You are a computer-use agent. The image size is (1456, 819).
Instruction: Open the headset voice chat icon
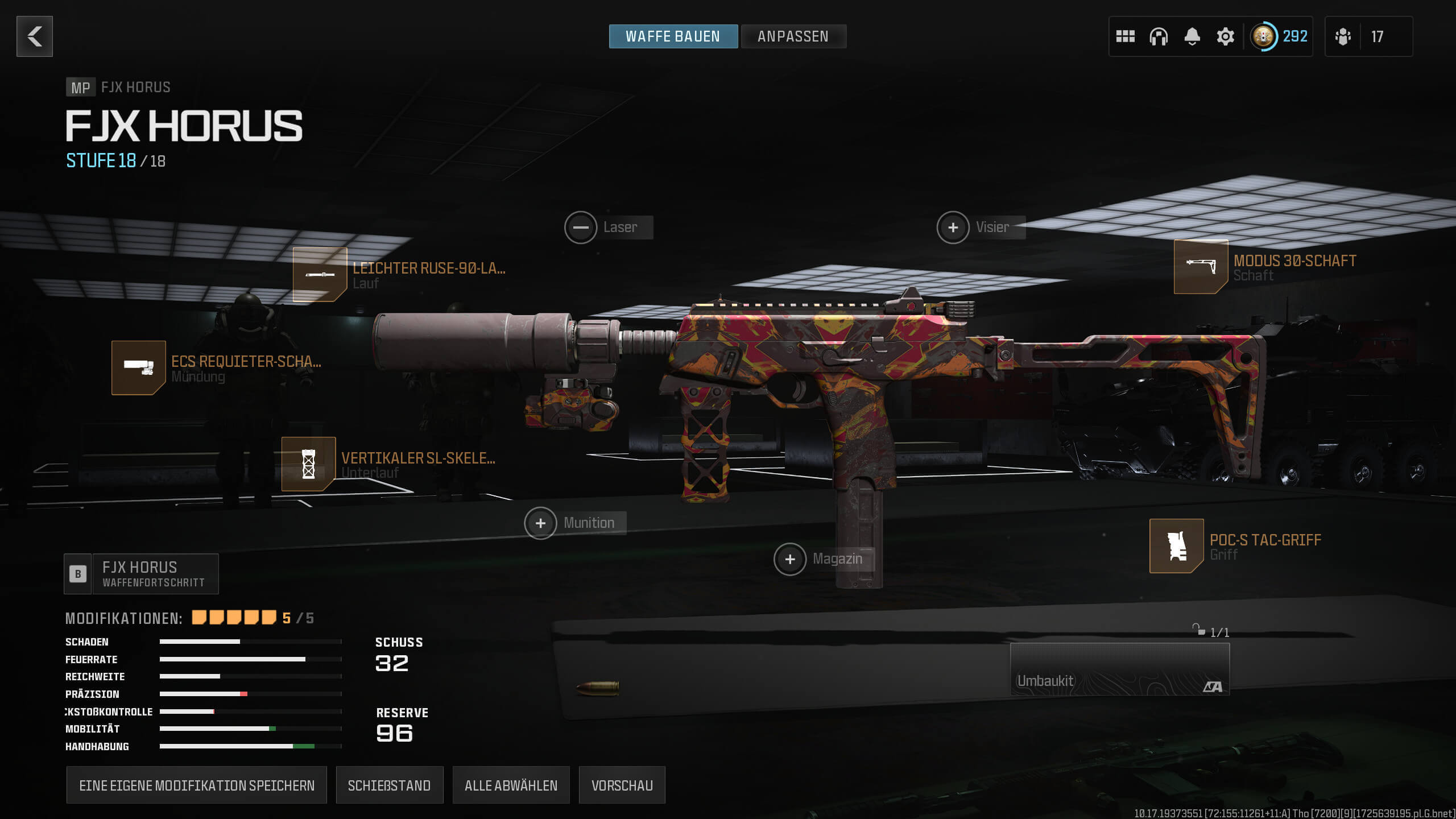point(1159,36)
